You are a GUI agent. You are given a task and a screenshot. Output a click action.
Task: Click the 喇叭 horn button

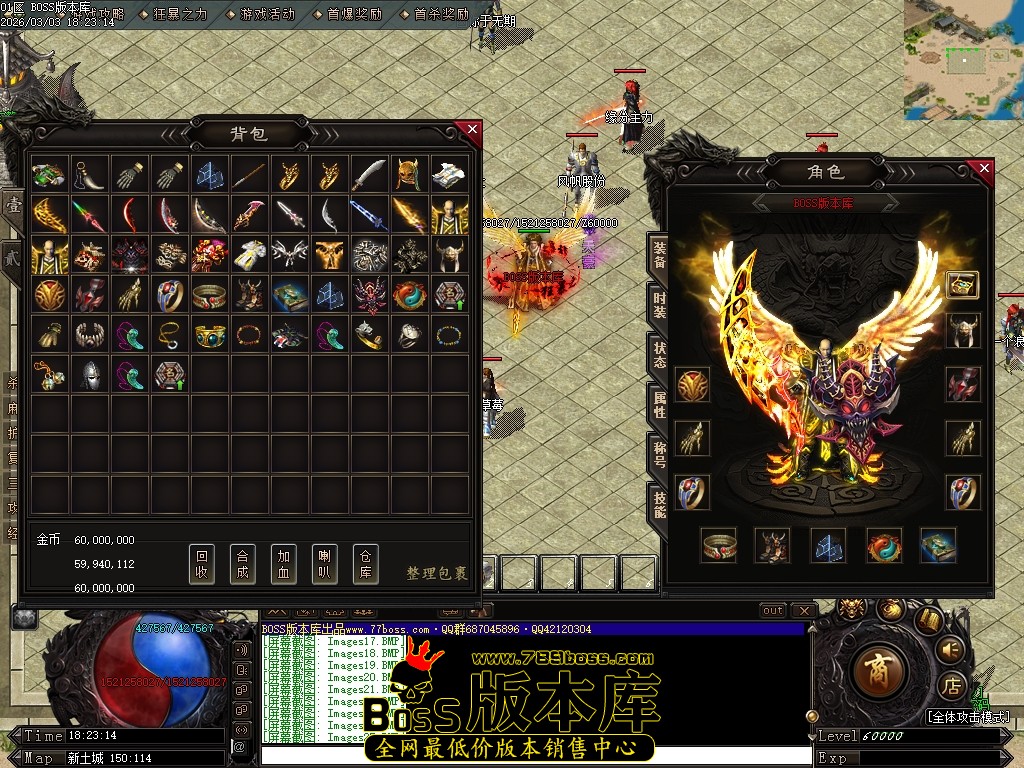click(x=325, y=565)
